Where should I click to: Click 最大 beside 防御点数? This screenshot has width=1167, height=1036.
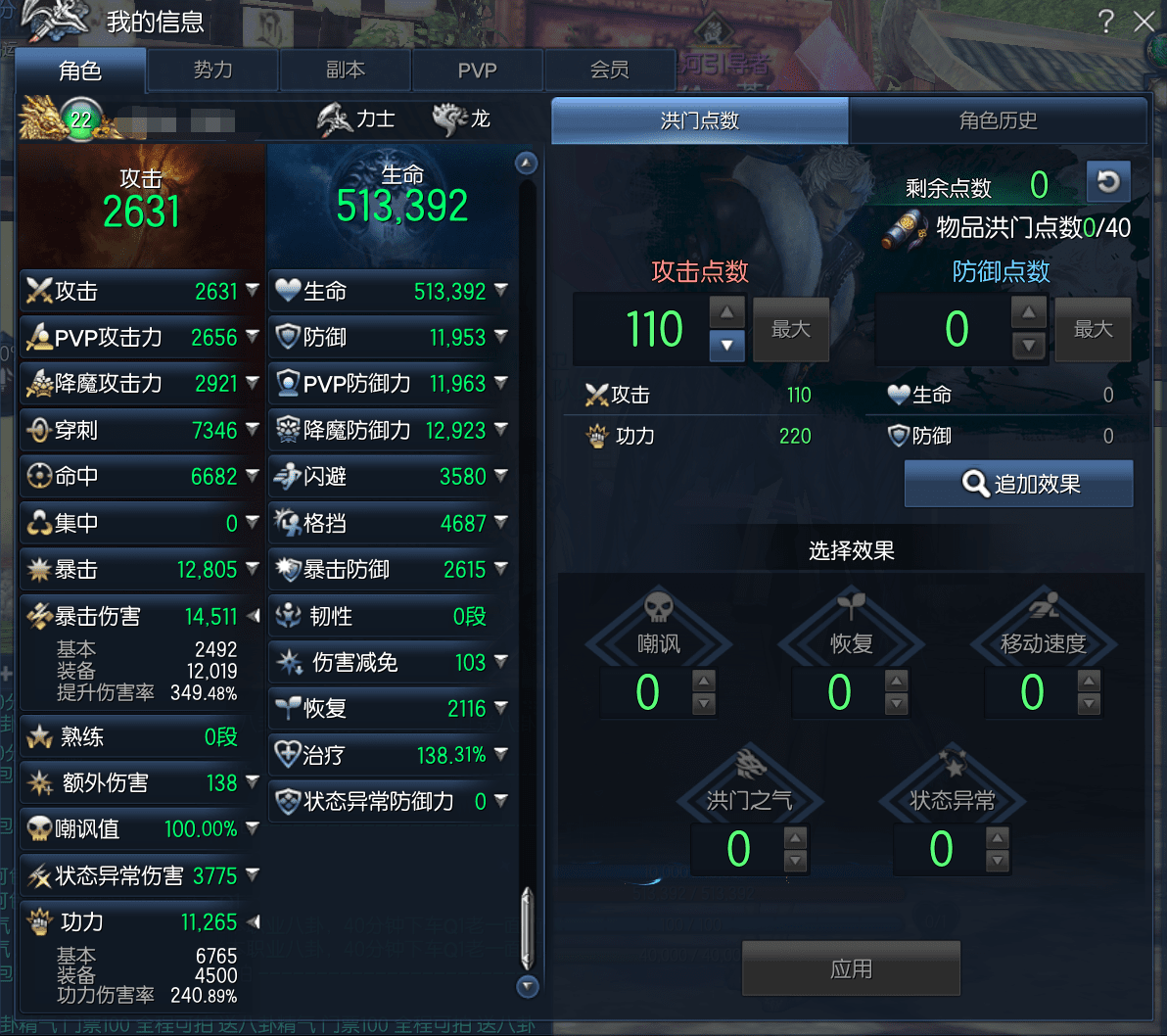pos(1093,330)
